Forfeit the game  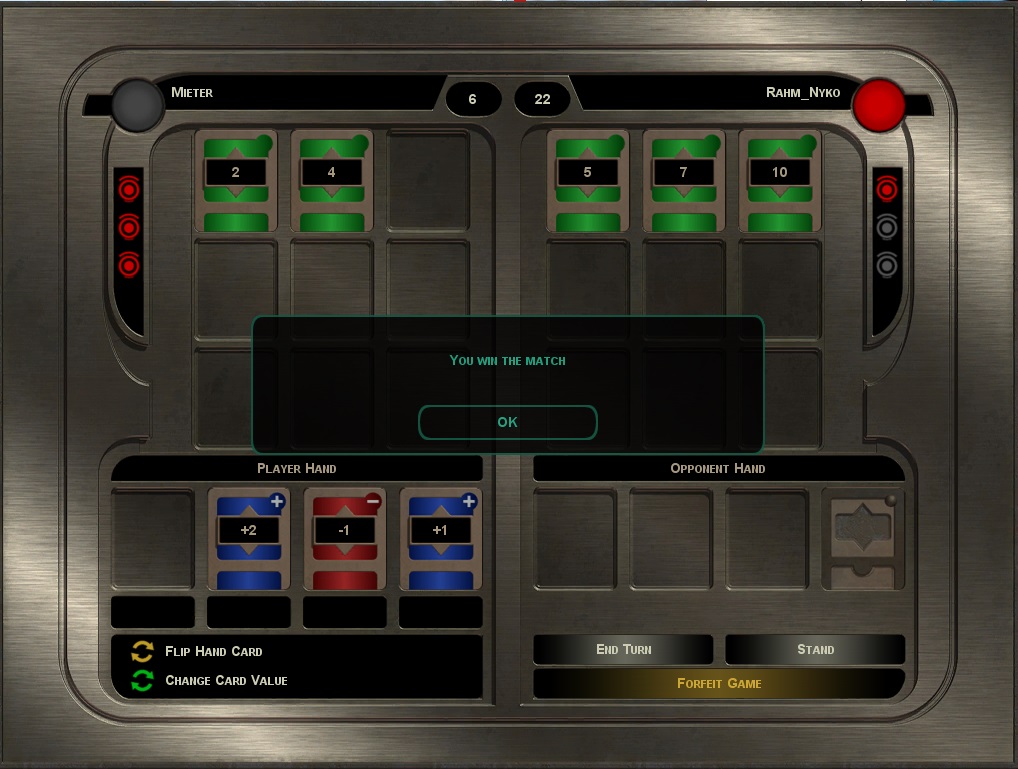tap(719, 684)
